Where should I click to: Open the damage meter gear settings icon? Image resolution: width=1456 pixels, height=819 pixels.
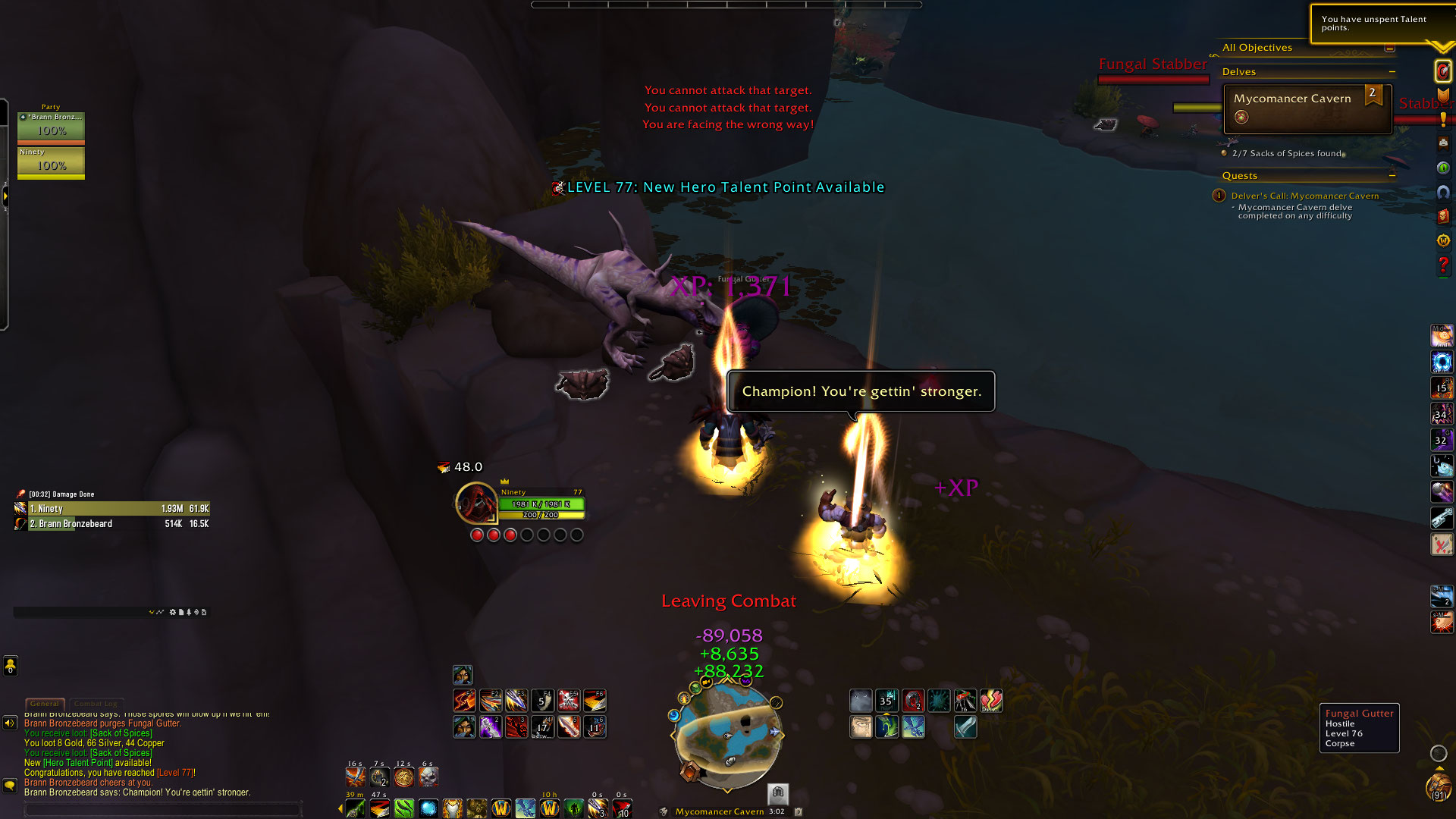click(172, 612)
